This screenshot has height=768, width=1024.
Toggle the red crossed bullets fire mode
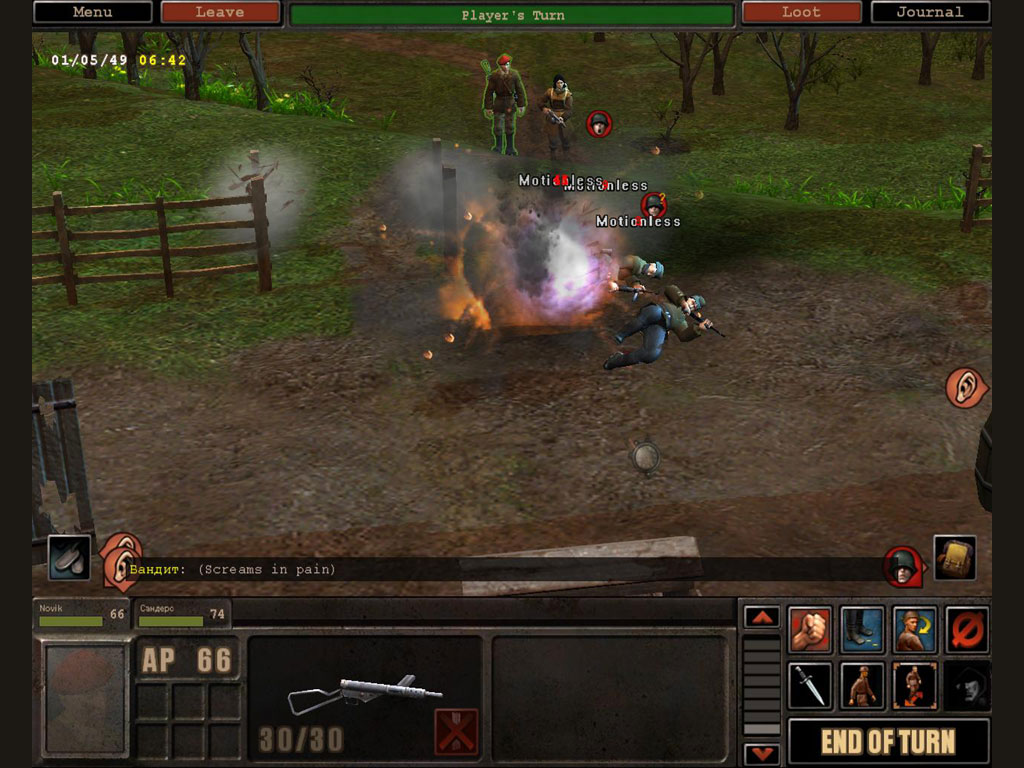pyautogui.click(x=456, y=731)
